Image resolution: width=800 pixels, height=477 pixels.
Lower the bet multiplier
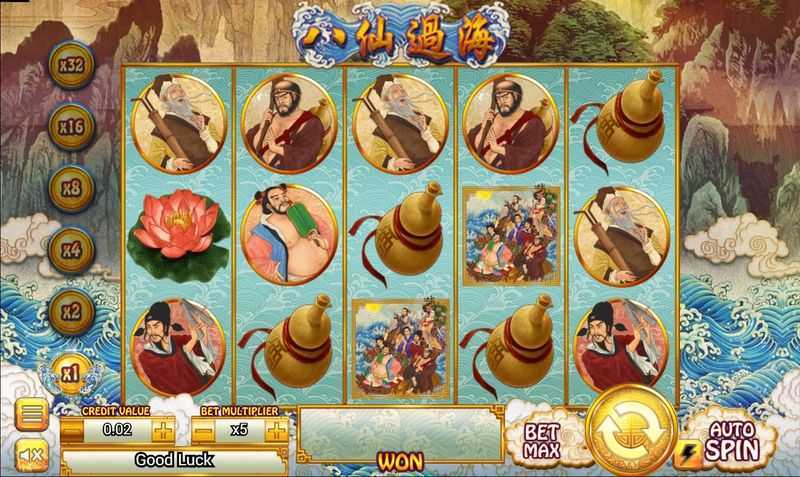203,431
